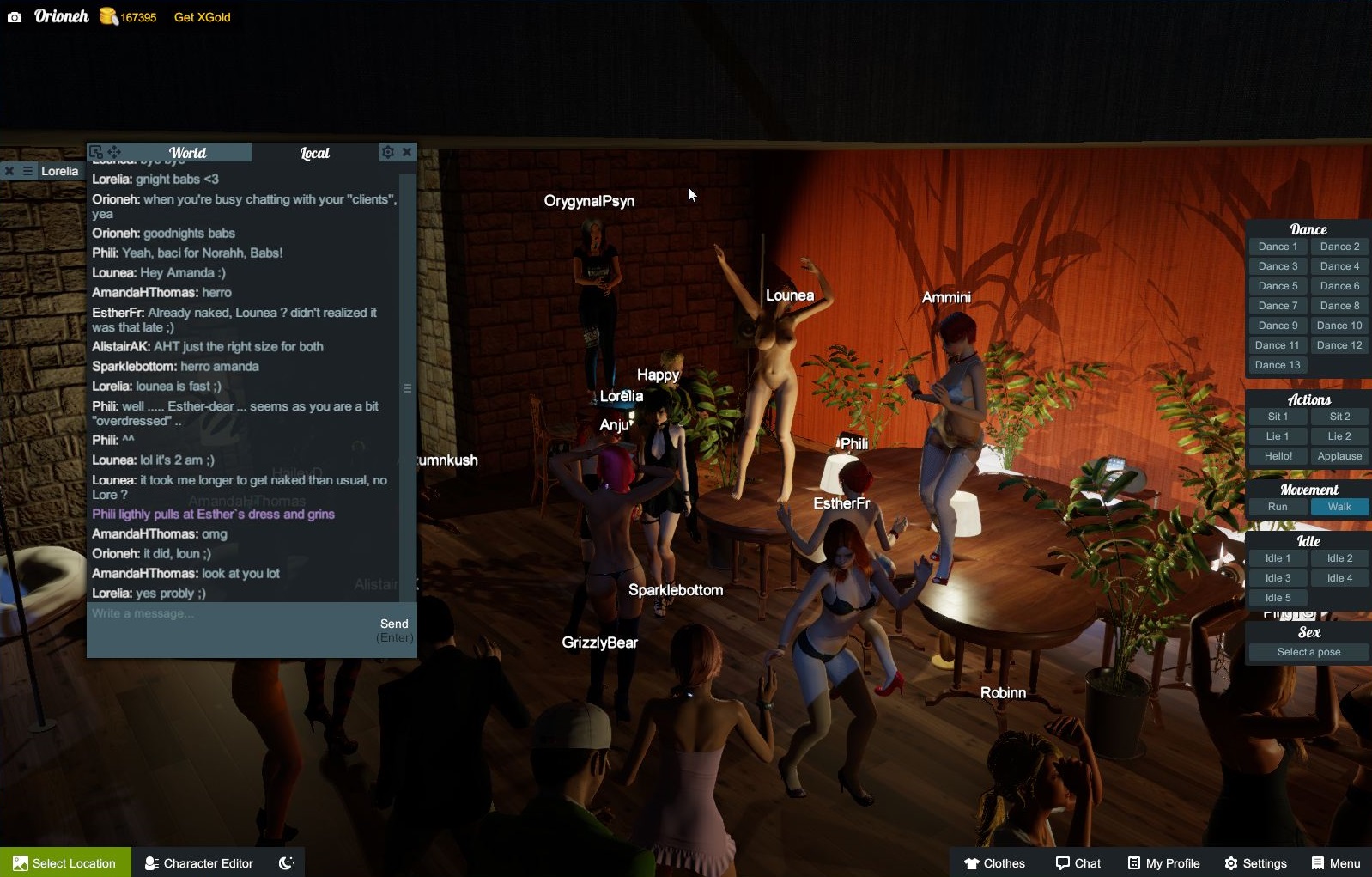Screen dimensions: 1372x877
Task: Switch to the World chat tab
Action: click(187, 153)
